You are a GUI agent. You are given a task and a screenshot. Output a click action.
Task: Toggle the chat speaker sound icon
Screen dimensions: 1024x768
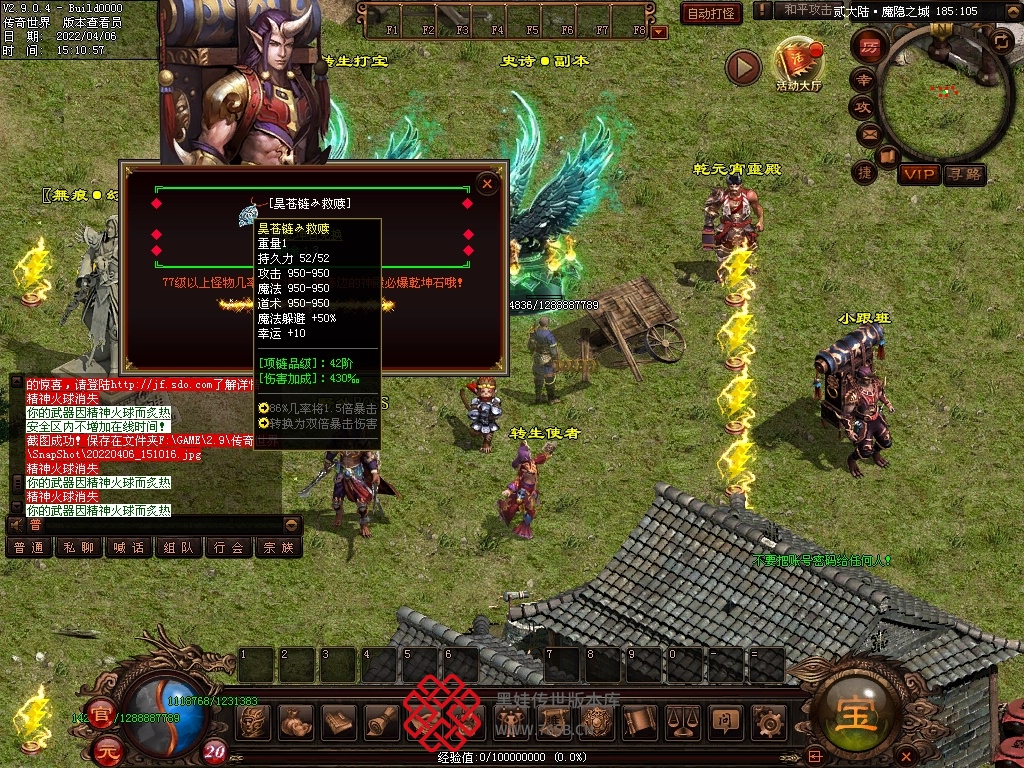(x=15, y=525)
